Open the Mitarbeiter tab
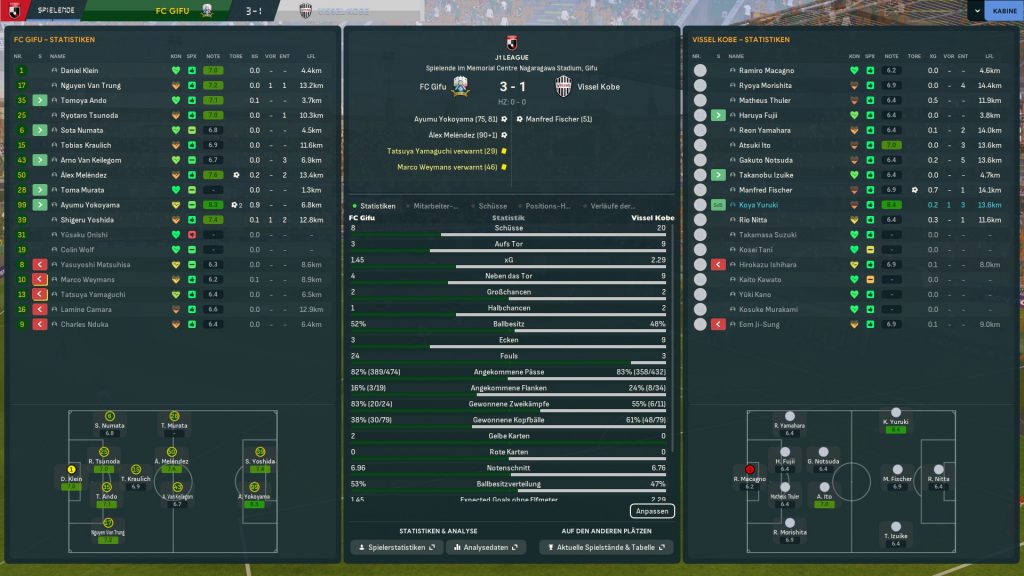1024x576 pixels. pyautogui.click(x=435, y=206)
